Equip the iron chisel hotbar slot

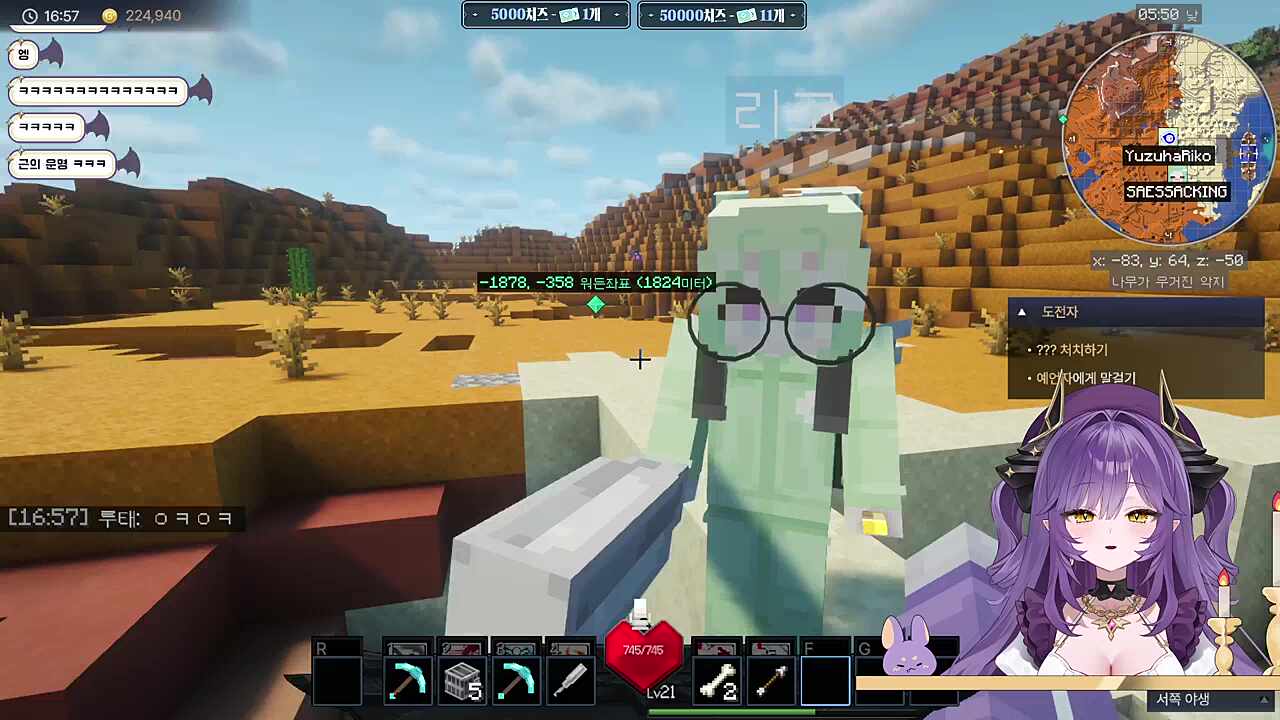coord(570,682)
